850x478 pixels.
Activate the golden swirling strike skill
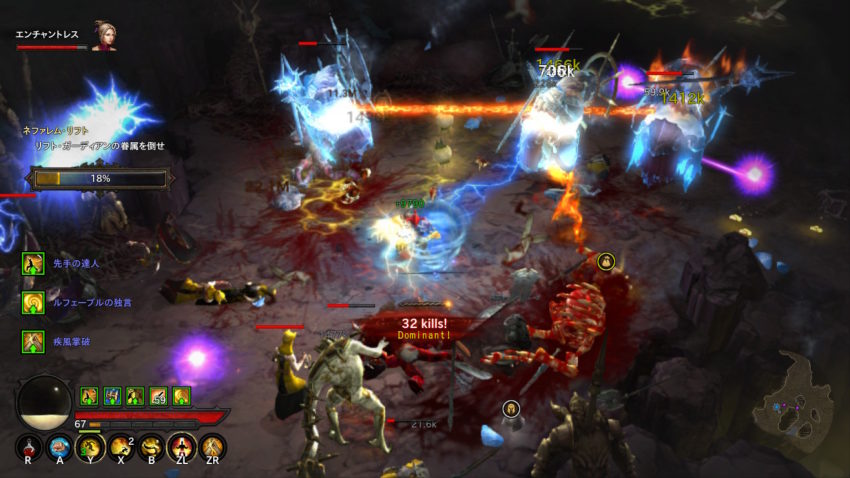(x=152, y=447)
